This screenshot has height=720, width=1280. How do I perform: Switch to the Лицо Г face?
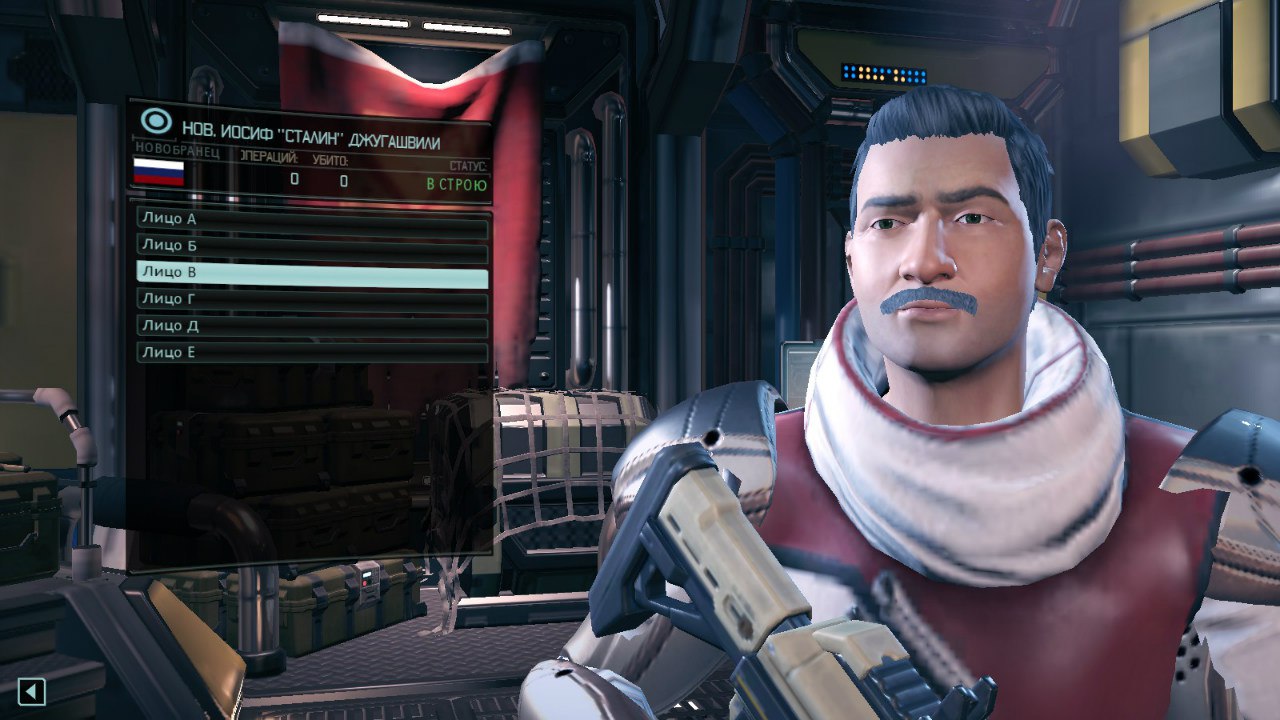pyautogui.click(x=312, y=300)
